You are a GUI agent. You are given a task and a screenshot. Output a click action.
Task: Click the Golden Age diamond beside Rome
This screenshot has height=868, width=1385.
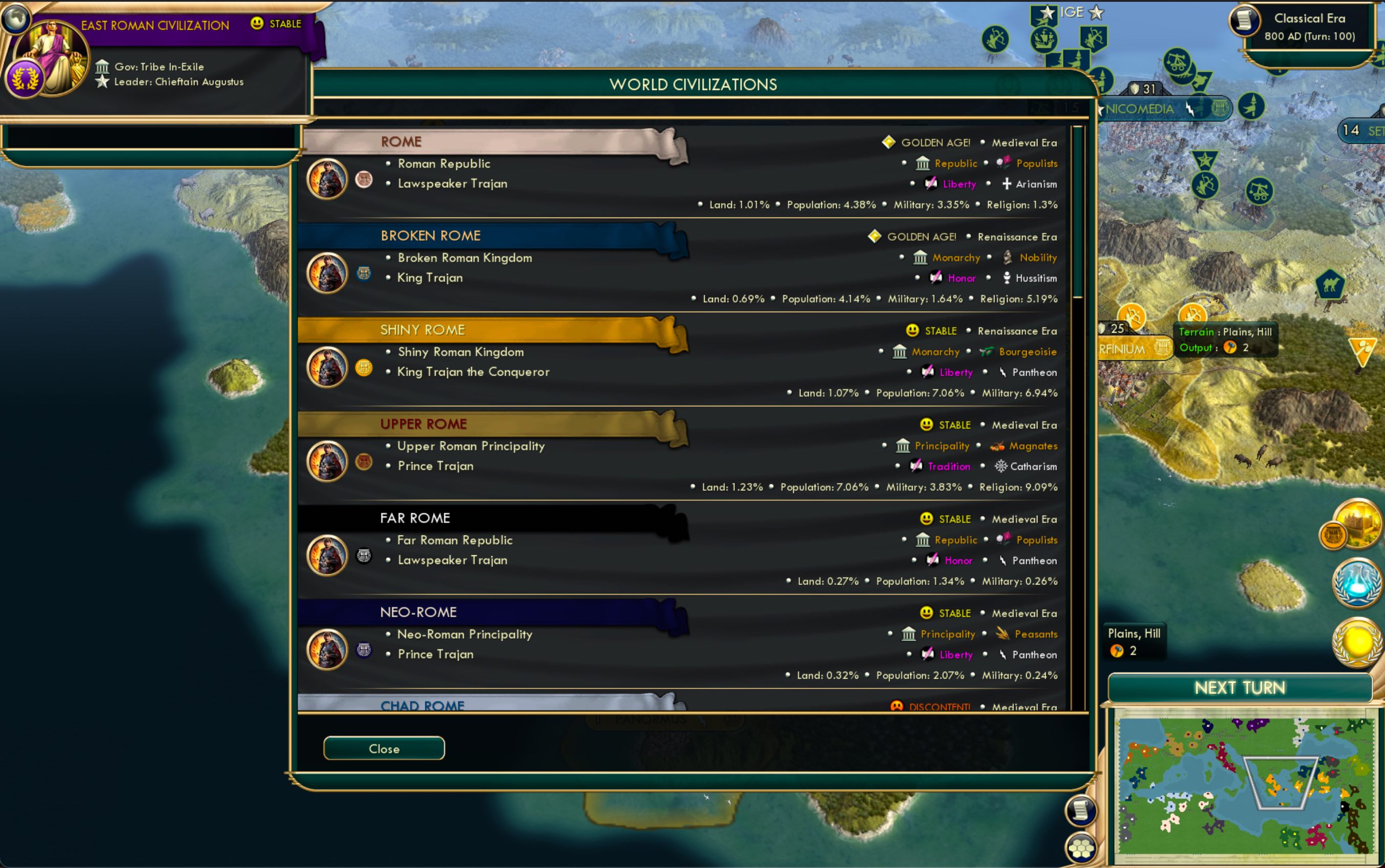pos(889,142)
